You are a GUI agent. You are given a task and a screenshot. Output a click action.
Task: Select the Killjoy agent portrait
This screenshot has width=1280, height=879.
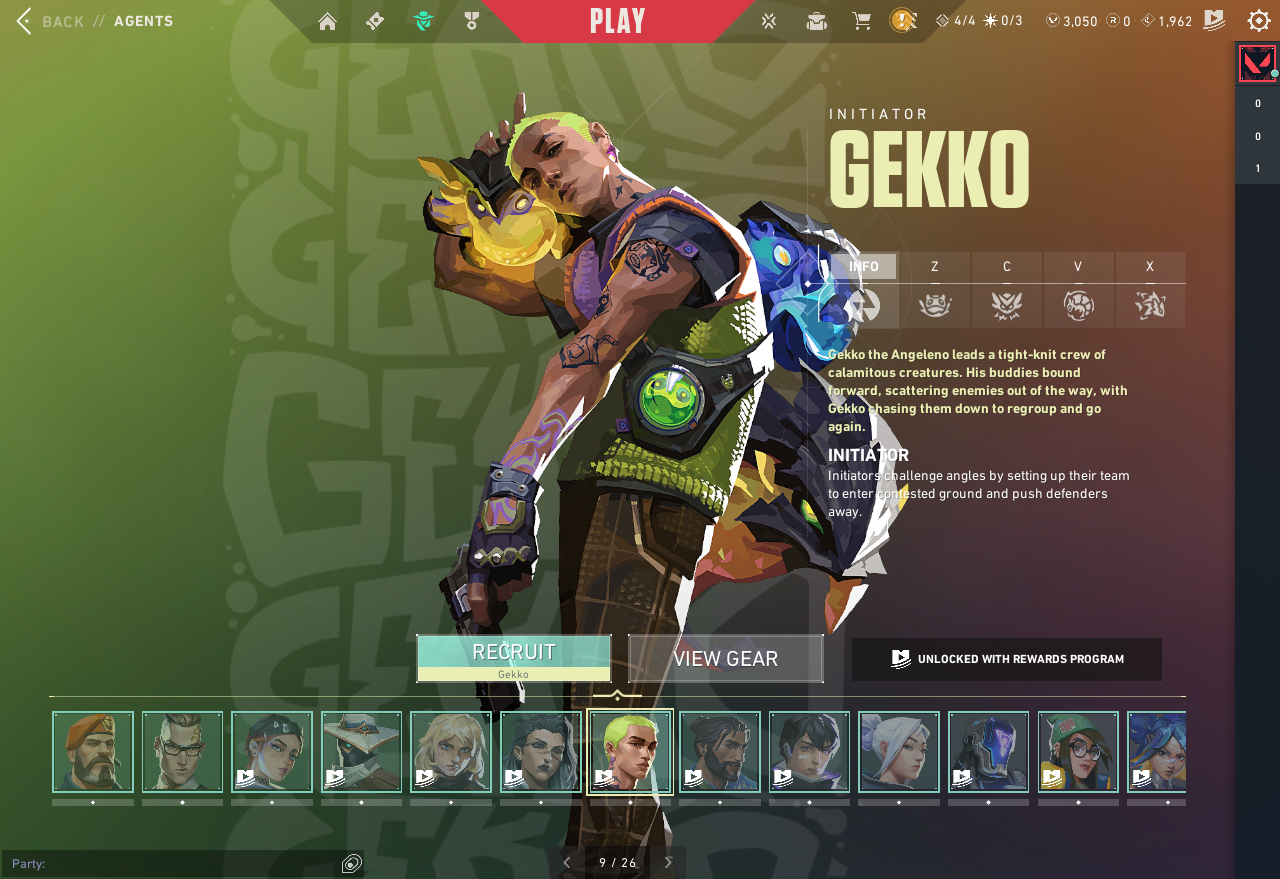[x=1078, y=752]
